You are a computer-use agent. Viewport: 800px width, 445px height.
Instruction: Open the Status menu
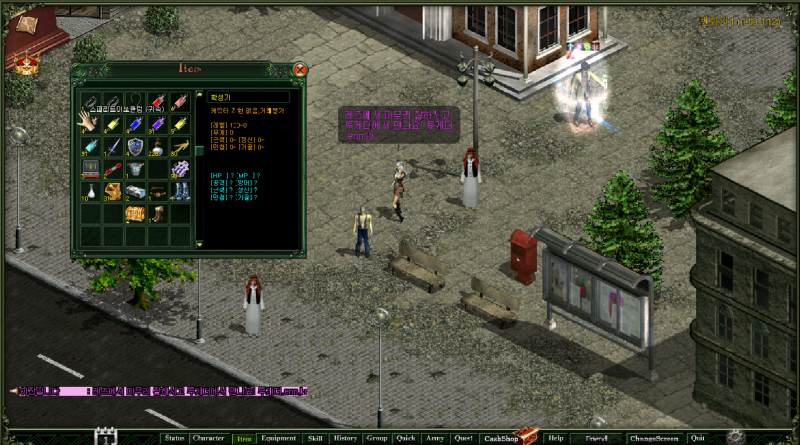[174, 438]
